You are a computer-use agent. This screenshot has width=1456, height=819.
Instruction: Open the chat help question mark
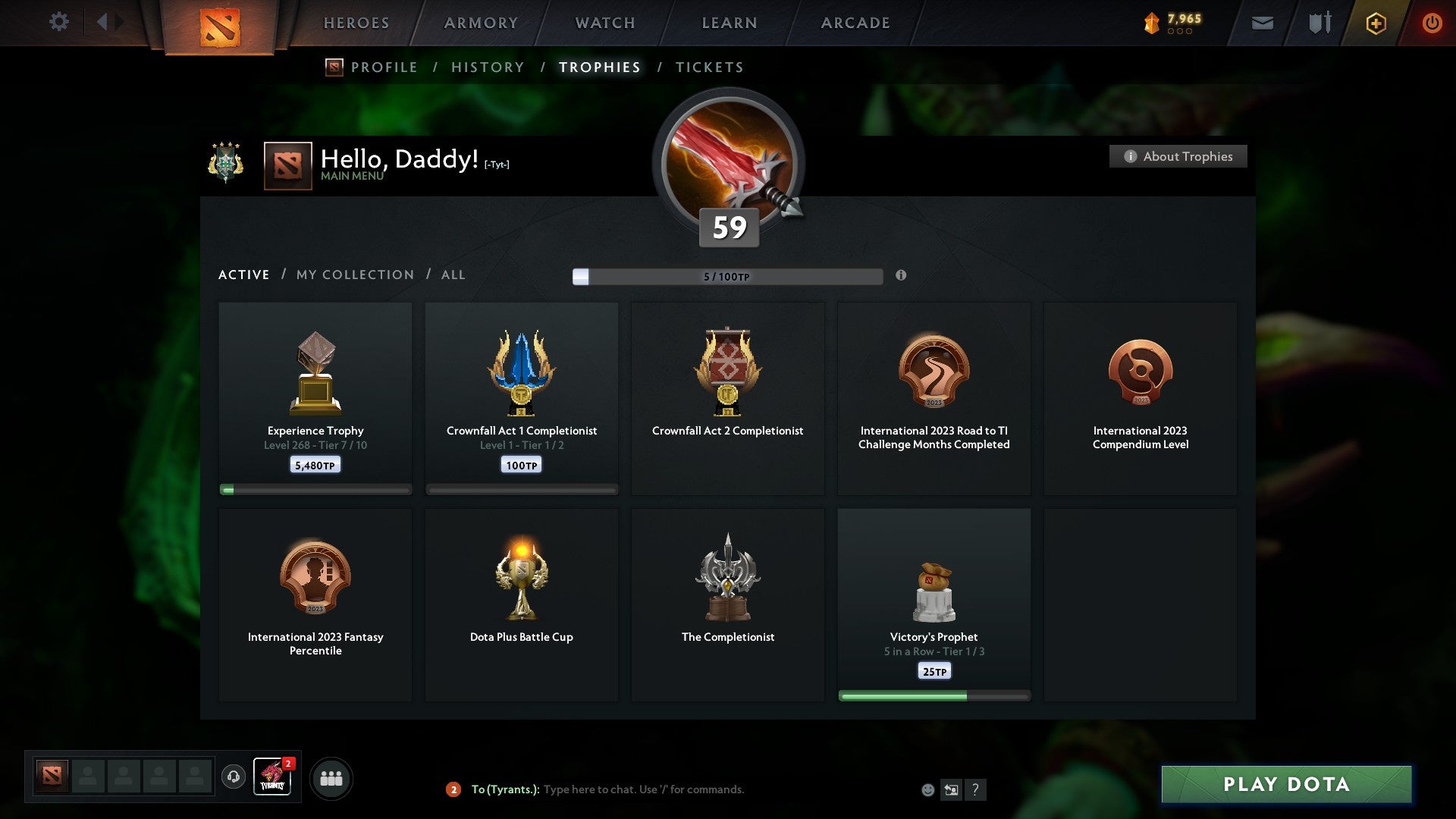(x=975, y=789)
